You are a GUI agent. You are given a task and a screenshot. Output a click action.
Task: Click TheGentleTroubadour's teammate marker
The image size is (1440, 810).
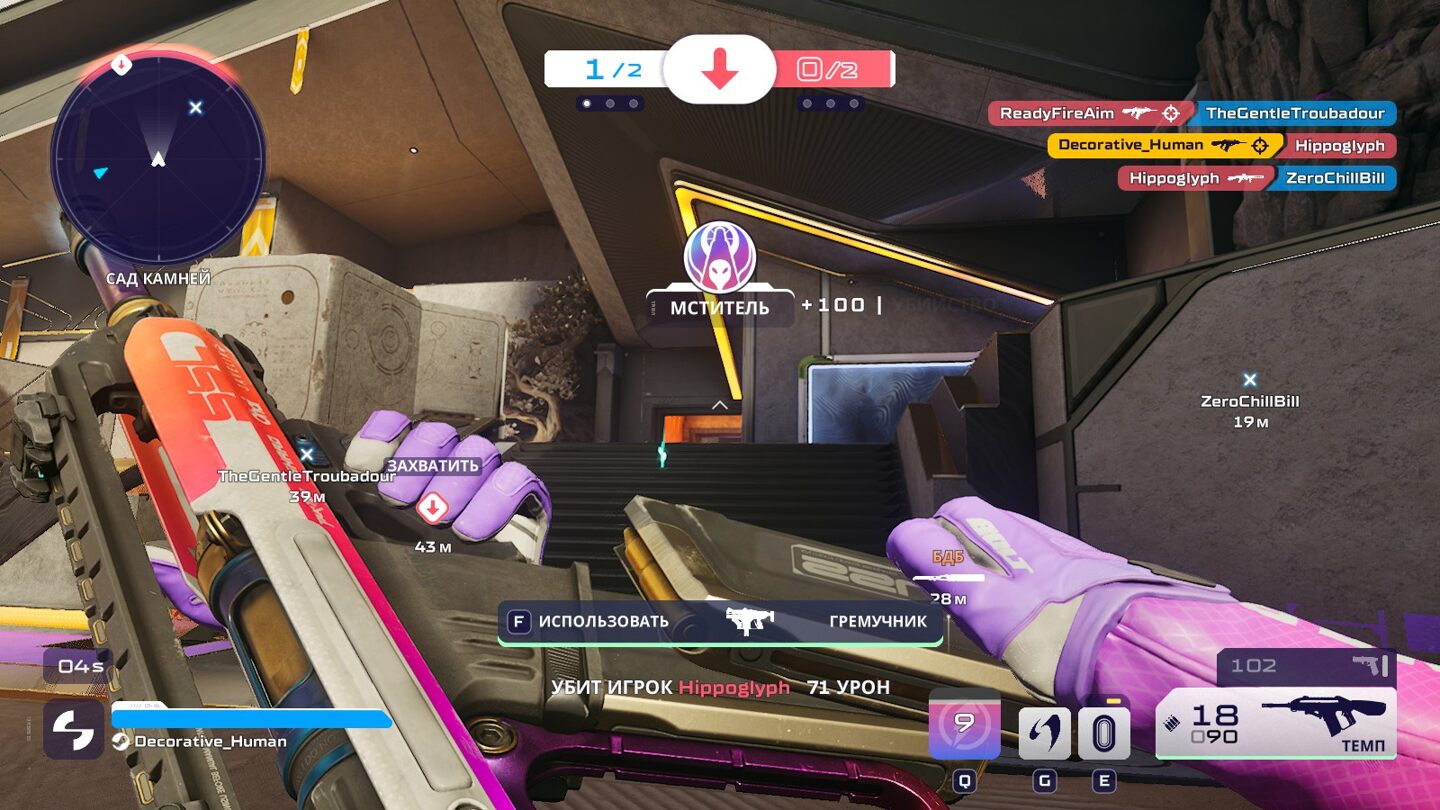point(307,456)
